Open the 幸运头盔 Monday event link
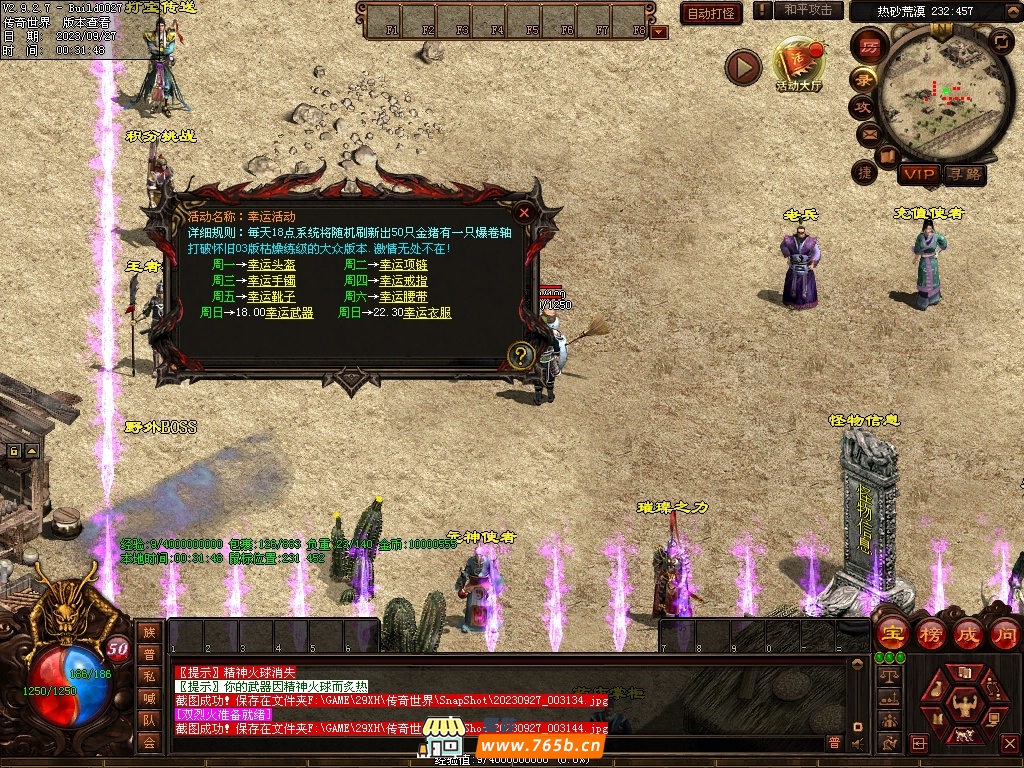Image resolution: width=1024 pixels, height=768 pixels. coord(271,265)
